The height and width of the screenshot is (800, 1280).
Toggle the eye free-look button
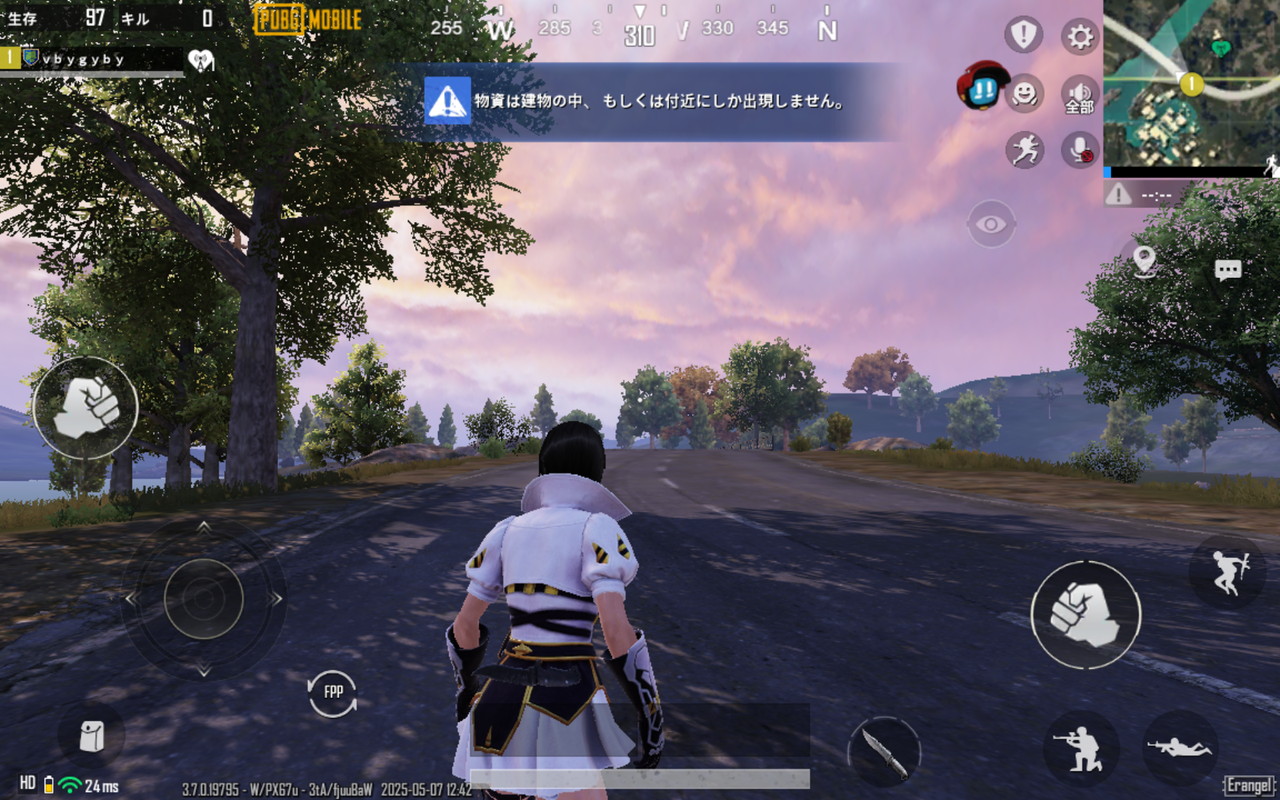991,224
